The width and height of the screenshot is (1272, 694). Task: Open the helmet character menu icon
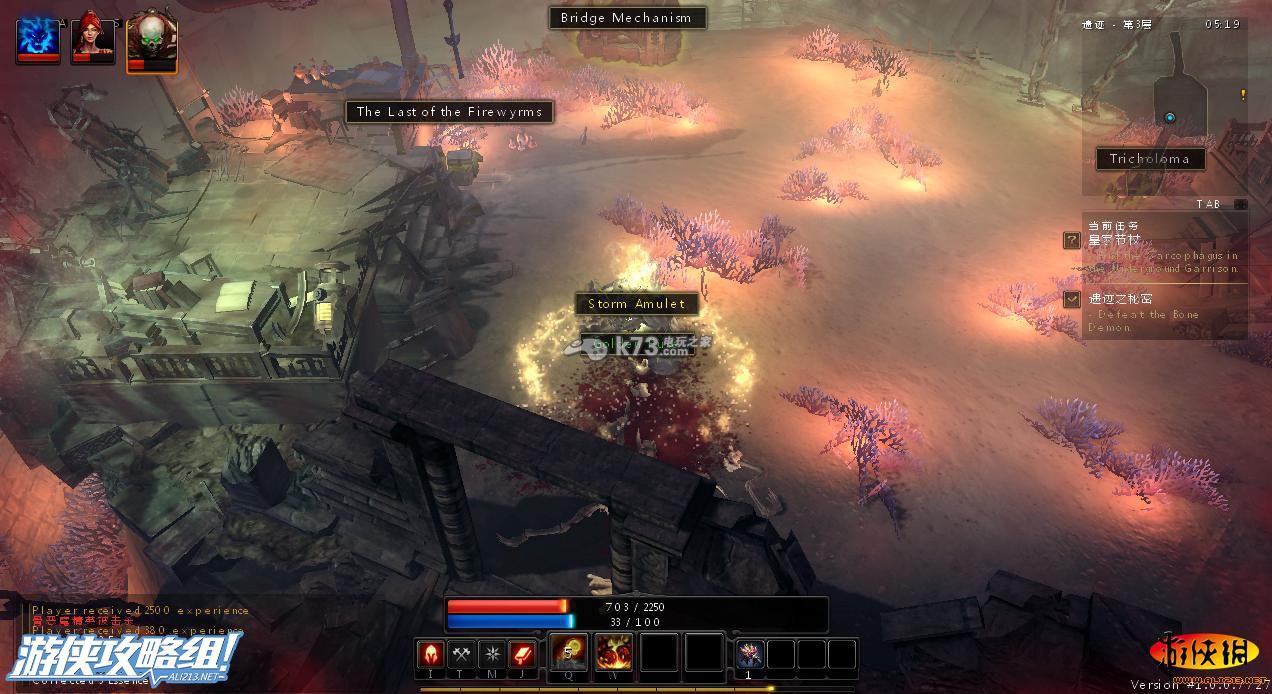tap(431, 654)
